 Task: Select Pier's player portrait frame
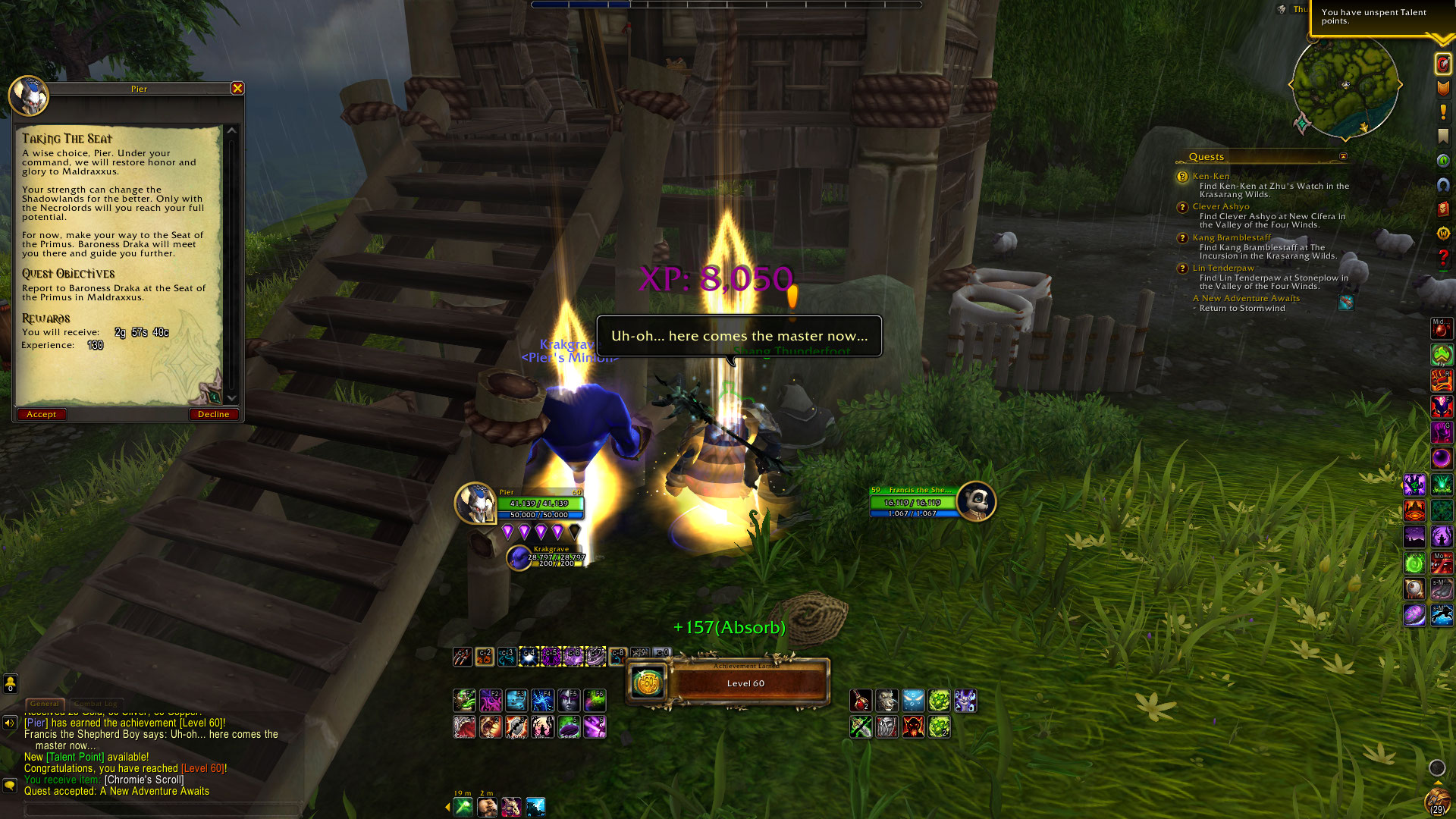(x=475, y=503)
